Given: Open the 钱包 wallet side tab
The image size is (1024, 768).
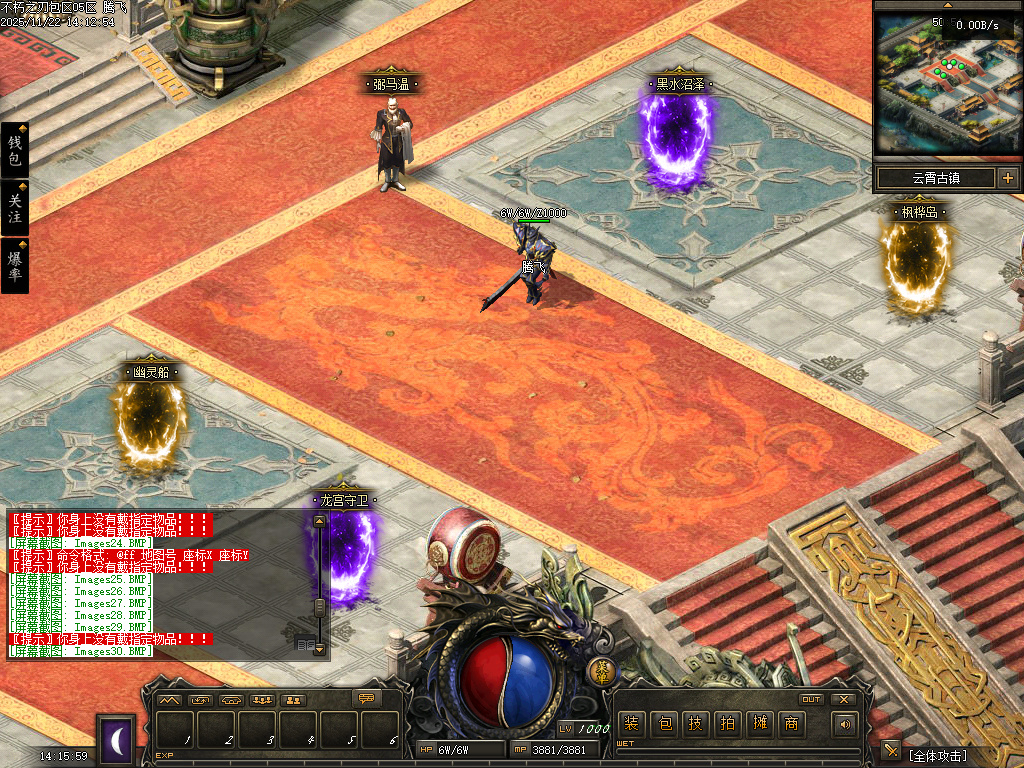Looking at the screenshot, I should [14, 151].
